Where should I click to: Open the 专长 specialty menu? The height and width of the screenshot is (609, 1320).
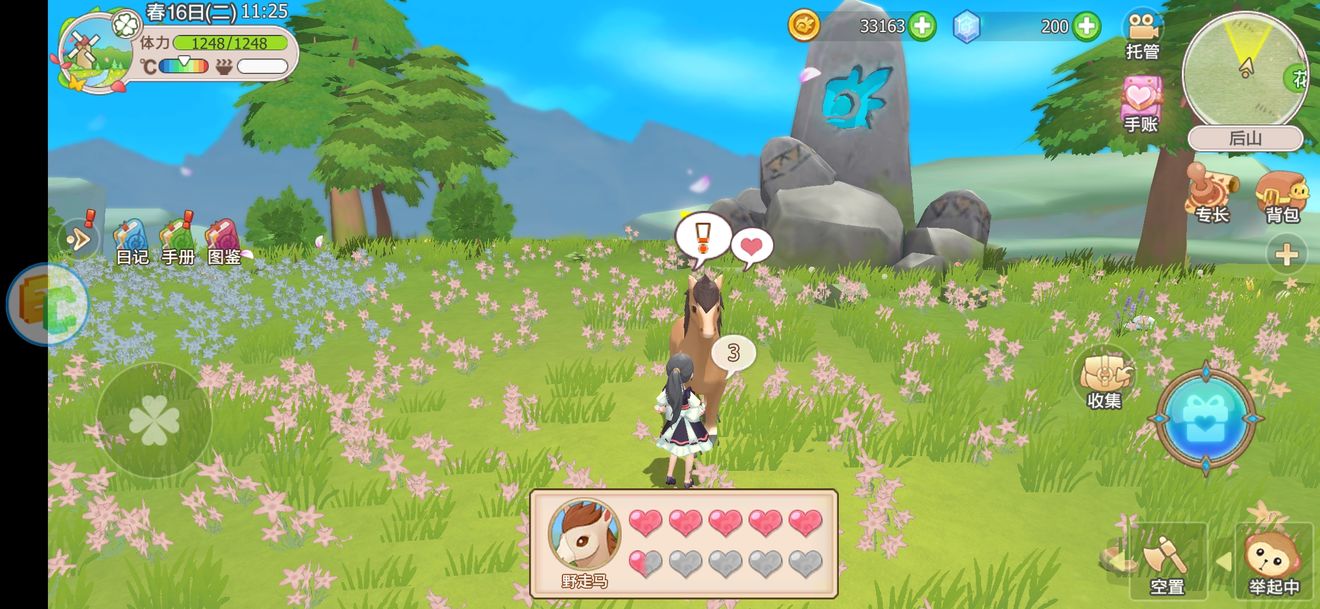tap(1211, 192)
